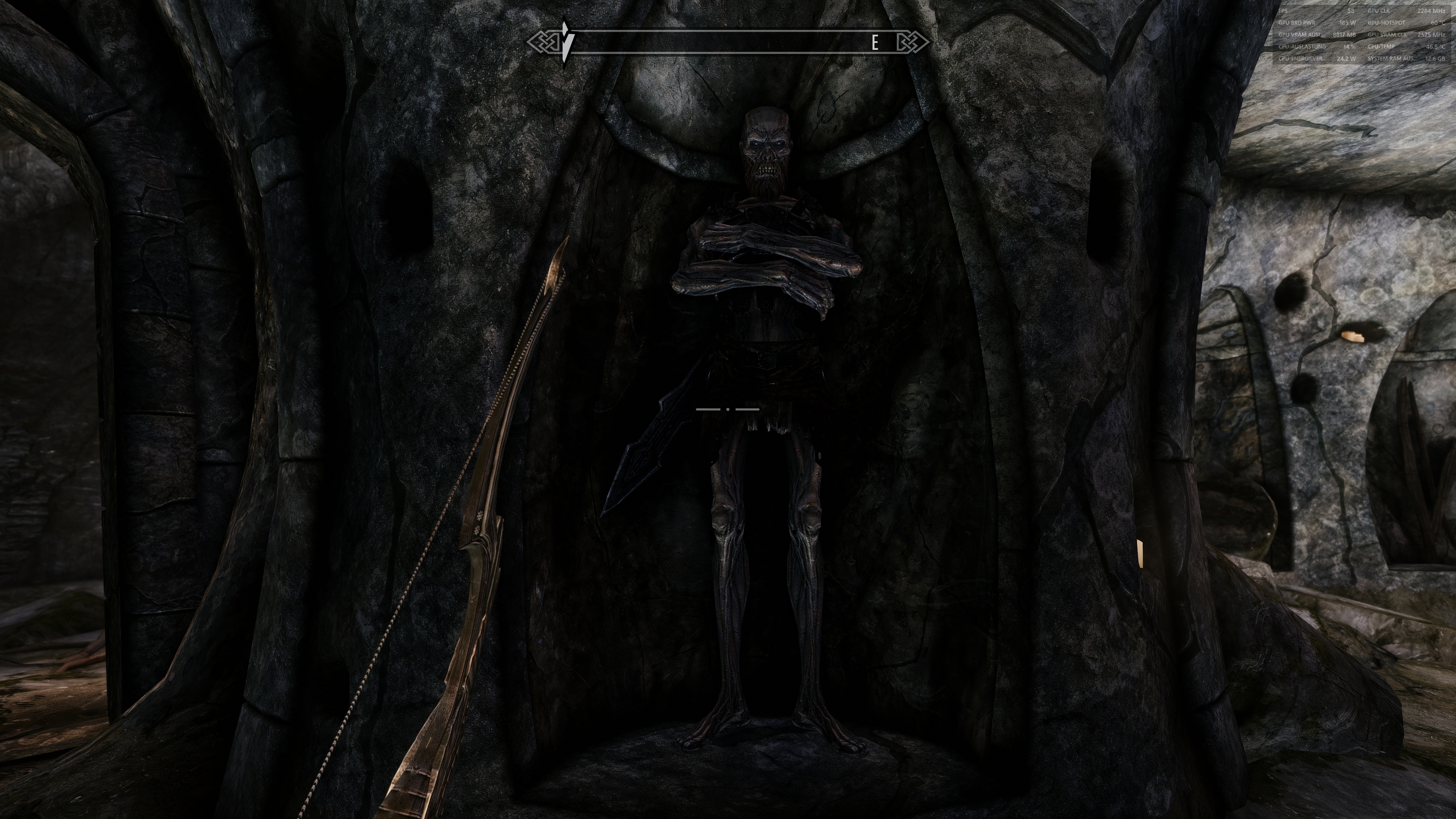Viewport: 1456px width, 819px height.
Task: Click the GPU VRAM CLK overlay row
Action: point(1388,36)
